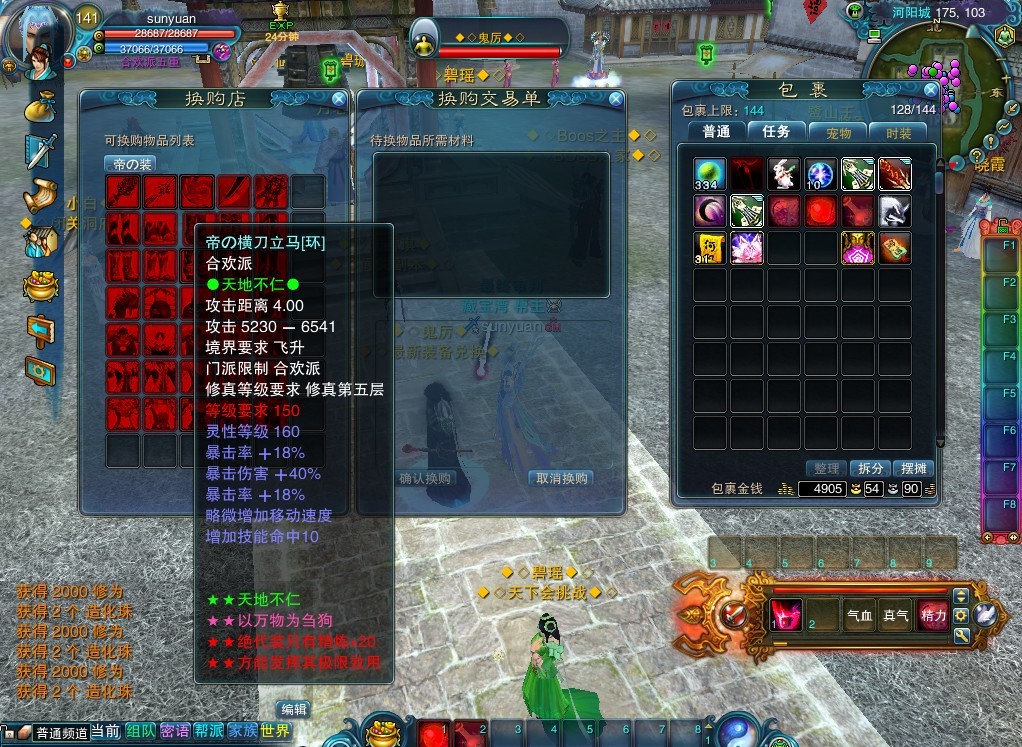Cancel the exchange with 取消换购
Viewport: 1022px width, 747px height.
(x=560, y=478)
